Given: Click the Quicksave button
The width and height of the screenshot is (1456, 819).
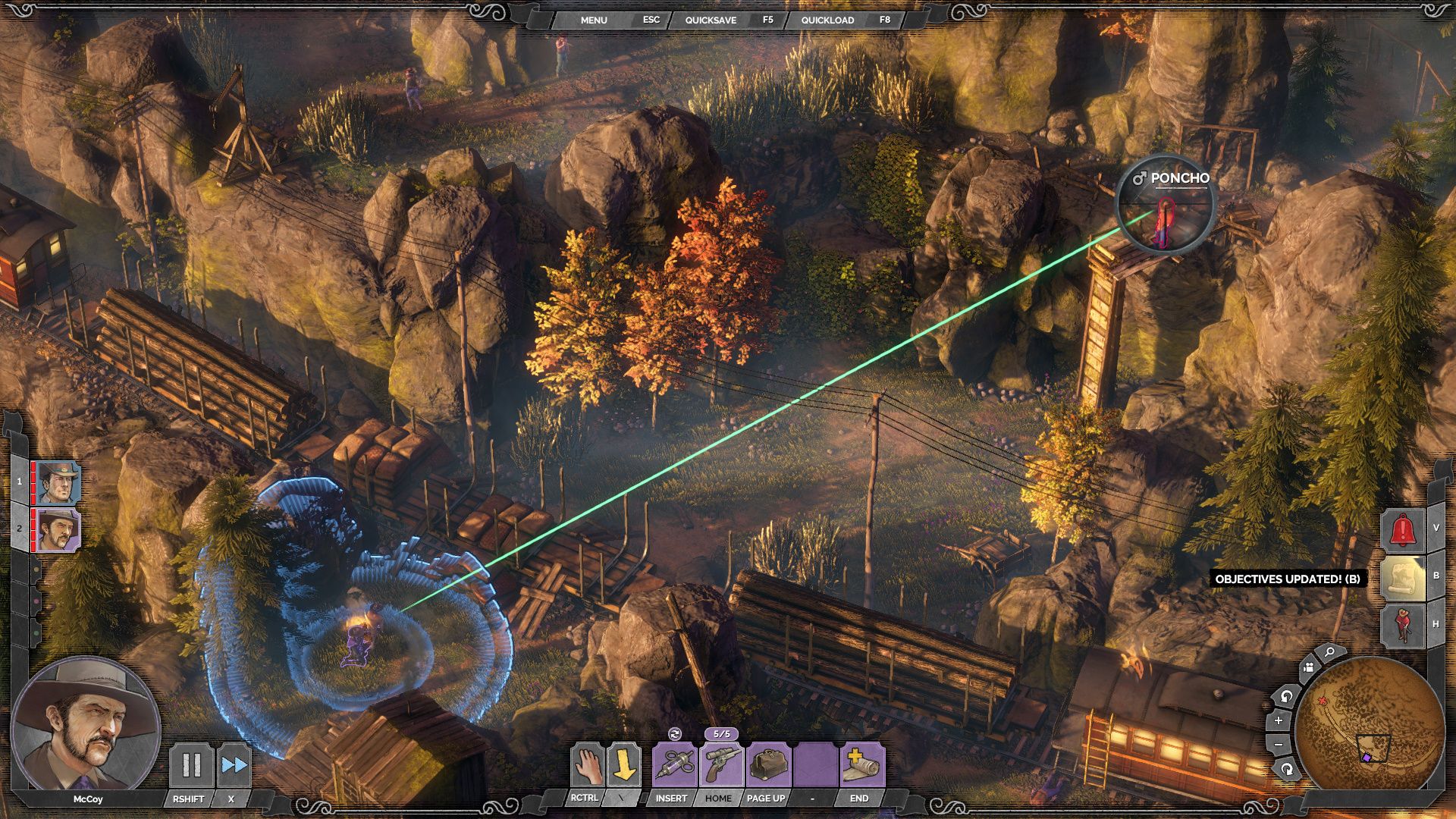Looking at the screenshot, I should pos(711,20).
